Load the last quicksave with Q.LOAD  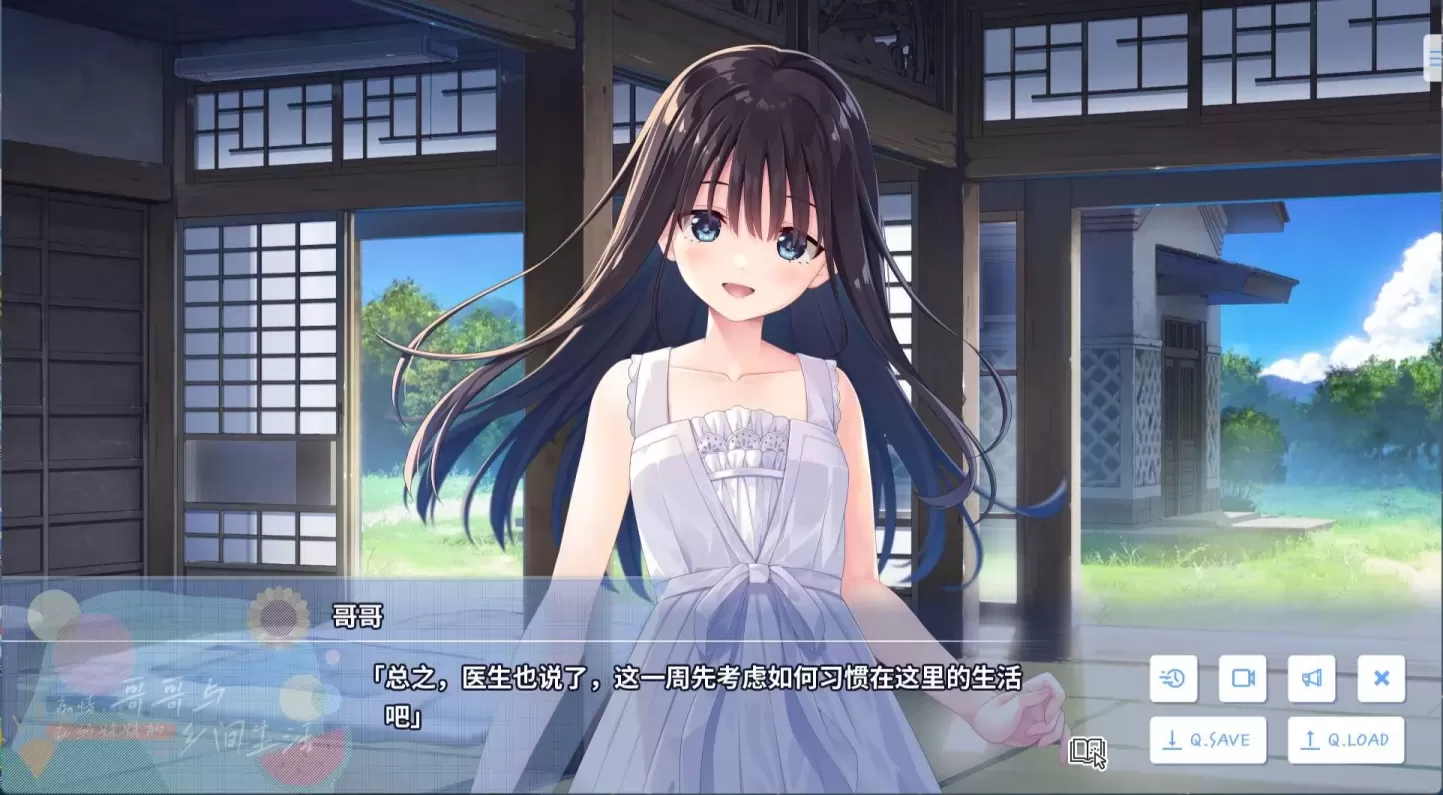1345,740
